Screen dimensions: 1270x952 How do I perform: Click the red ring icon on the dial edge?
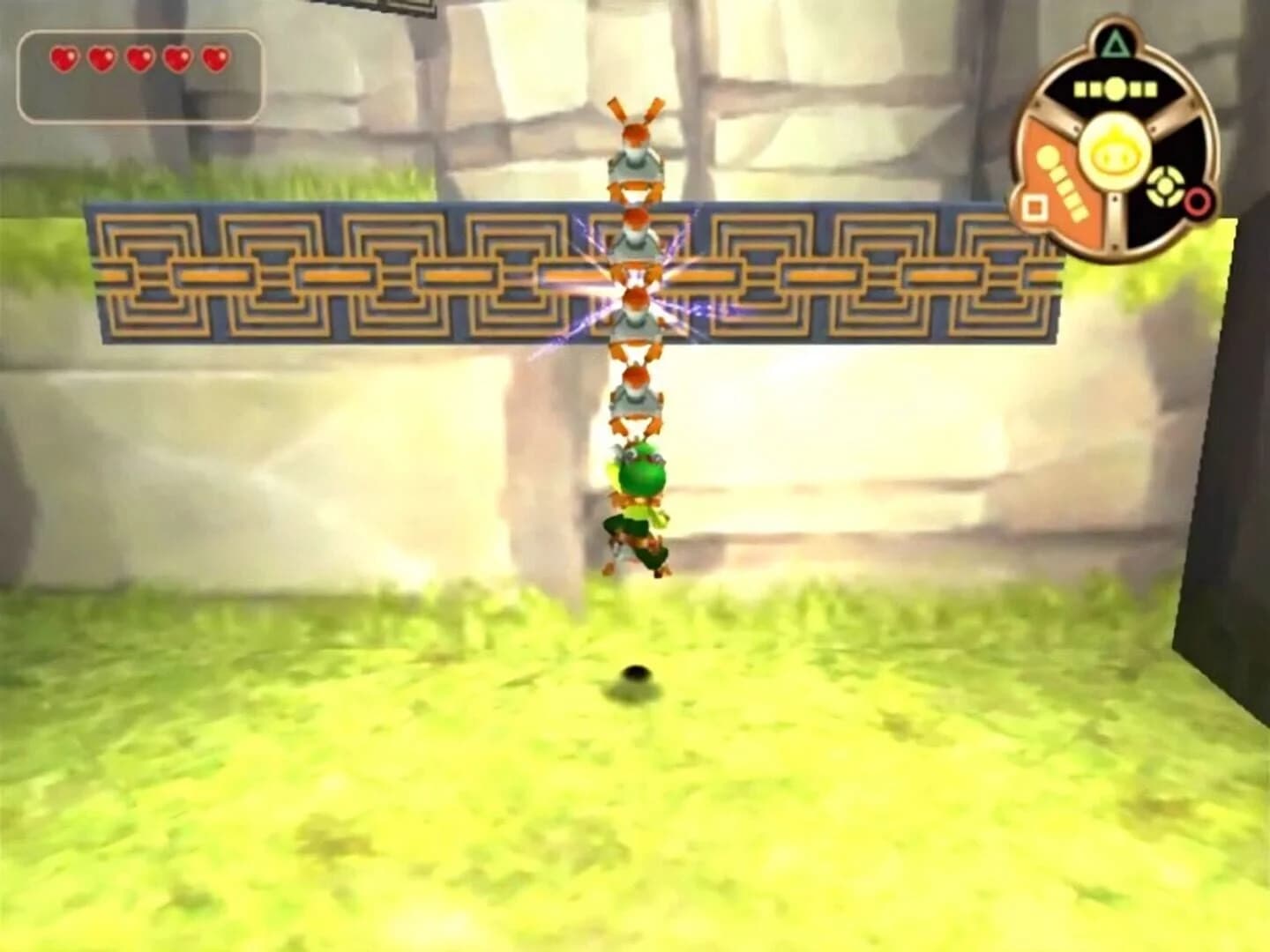(1197, 204)
